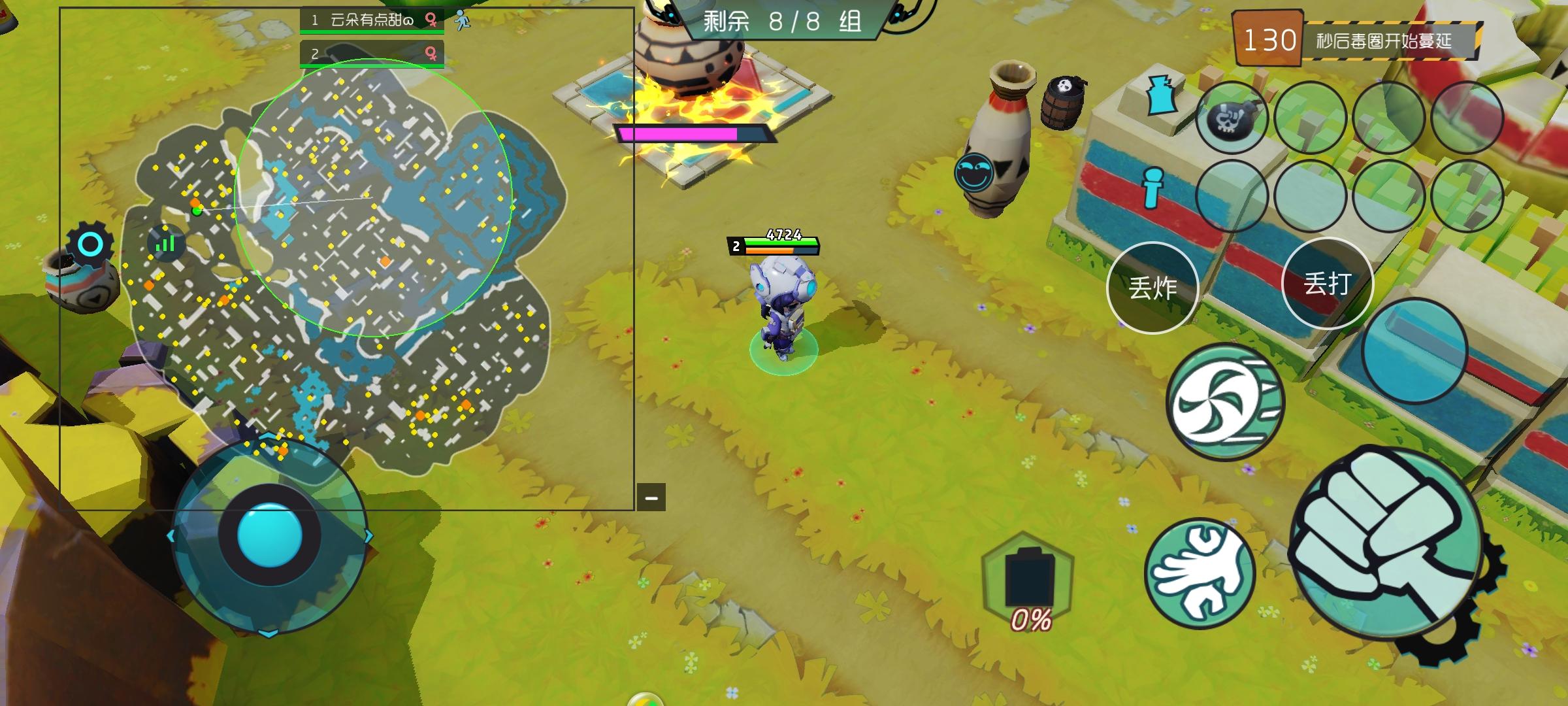Screen dimensions: 1568x706
Task: Expand the 剩余 8/8 组 counter banner
Action: [x=781, y=23]
